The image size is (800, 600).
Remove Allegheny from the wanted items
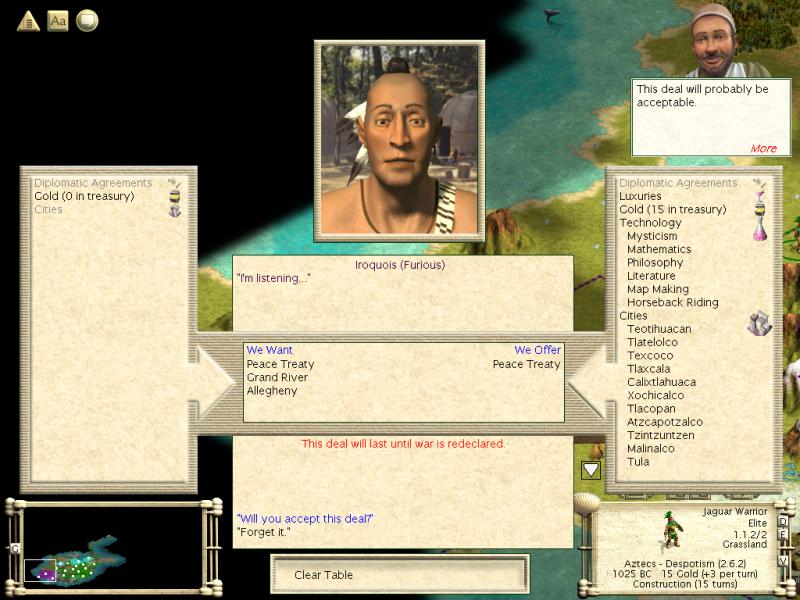pos(272,391)
